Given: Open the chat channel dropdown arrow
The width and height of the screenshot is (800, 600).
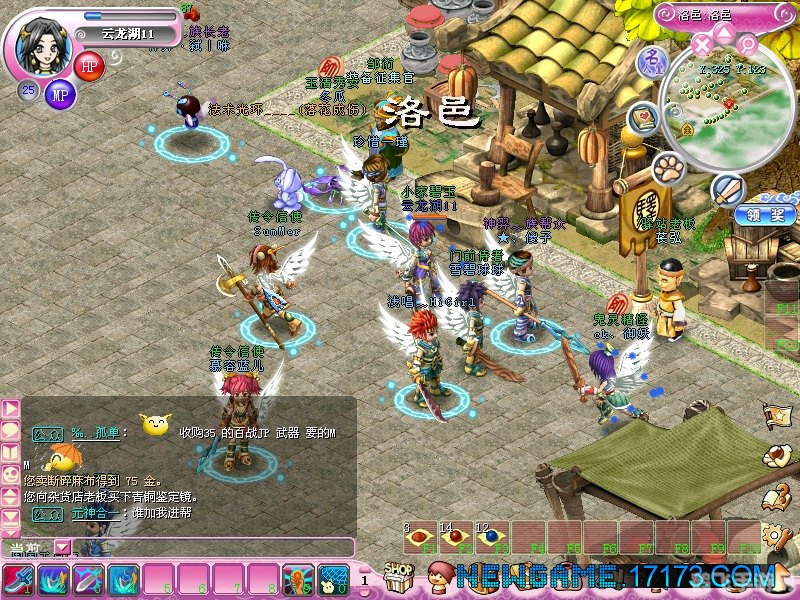Looking at the screenshot, I should coord(63,547).
